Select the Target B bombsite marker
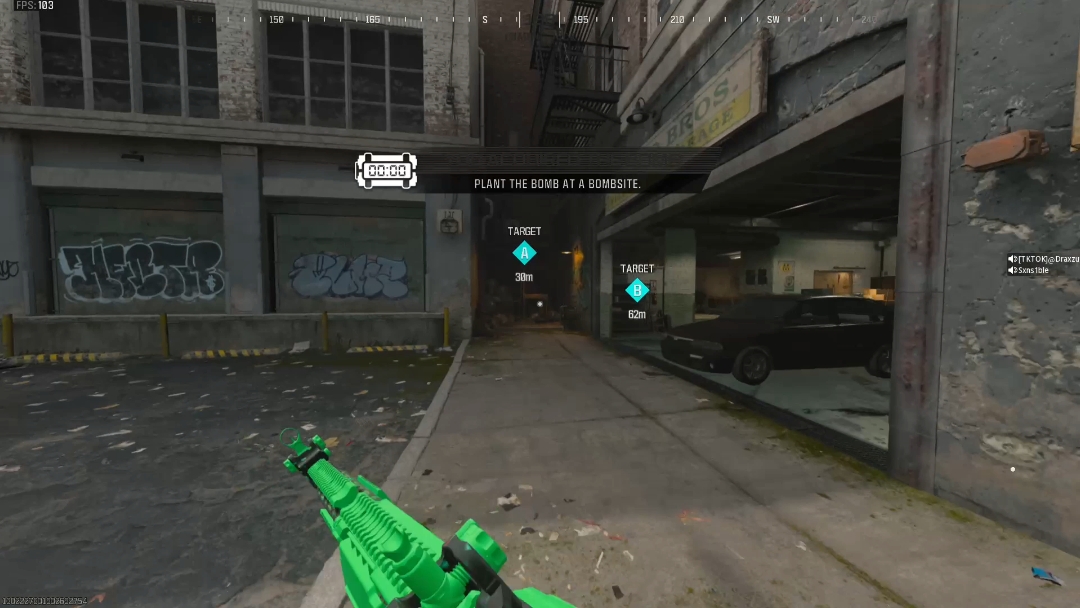The width and height of the screenshot is (1080, 608). [x=637, y=290]
